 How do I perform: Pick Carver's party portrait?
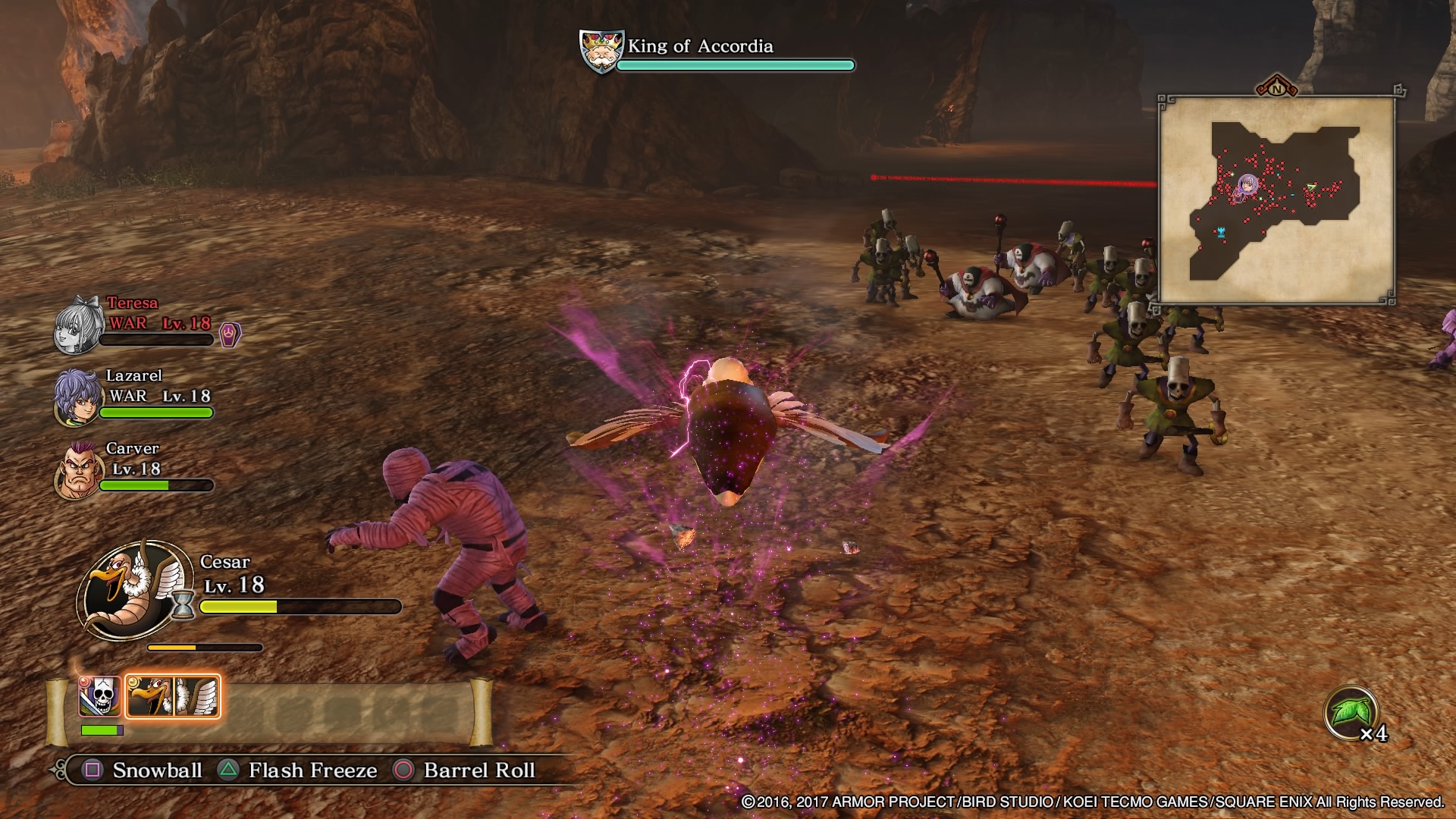click(76, 470)
